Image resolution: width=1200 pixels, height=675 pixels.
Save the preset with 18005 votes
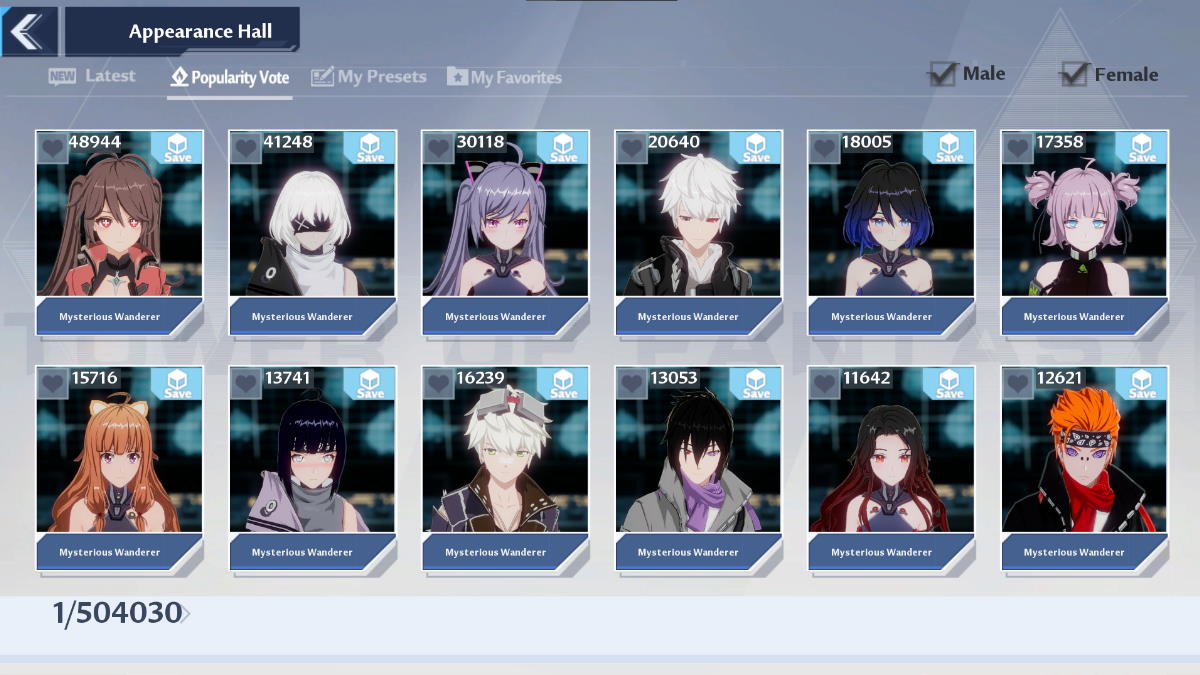click(949, 148)
